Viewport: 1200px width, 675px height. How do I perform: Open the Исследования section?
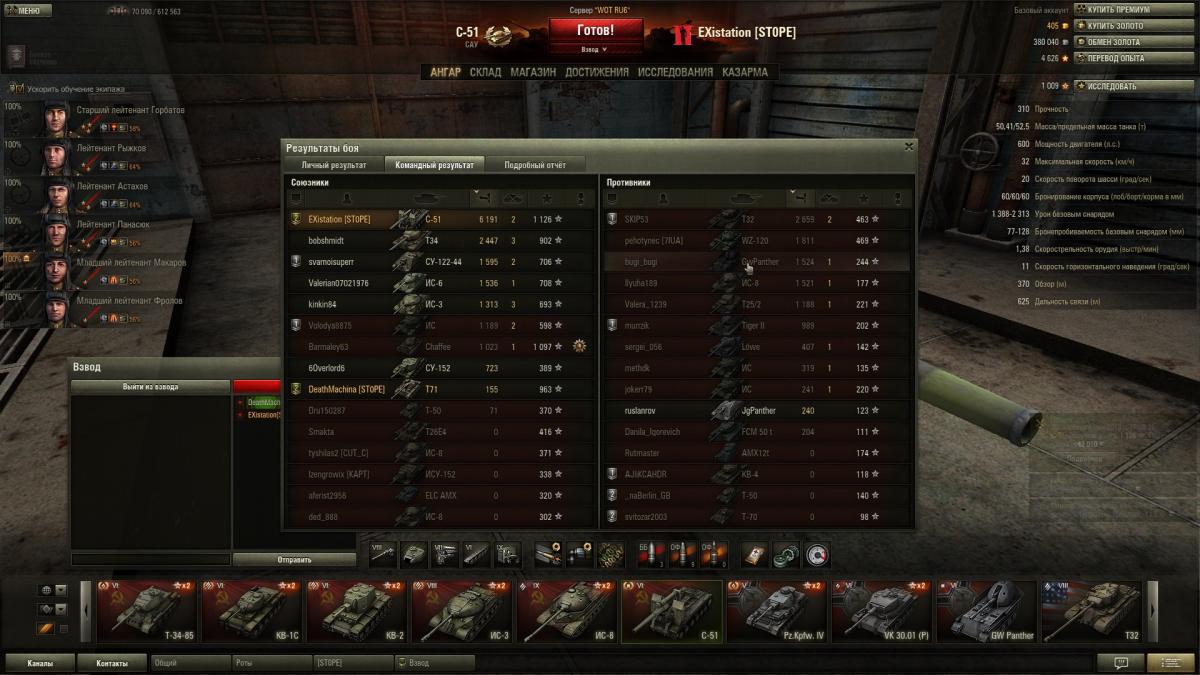[675, 72]
